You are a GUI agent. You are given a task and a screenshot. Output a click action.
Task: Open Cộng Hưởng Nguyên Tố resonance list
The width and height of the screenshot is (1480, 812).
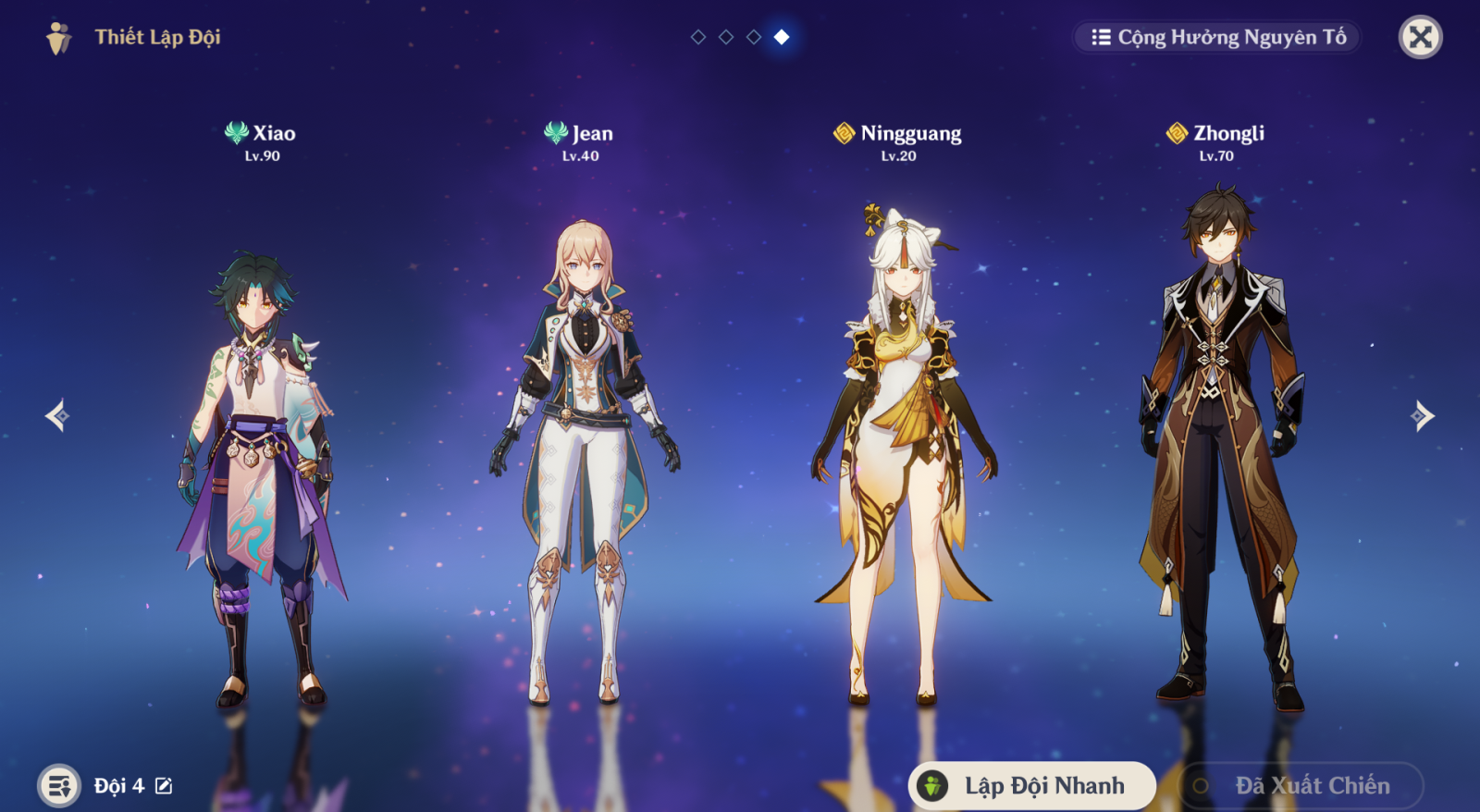click(1217, 37)
